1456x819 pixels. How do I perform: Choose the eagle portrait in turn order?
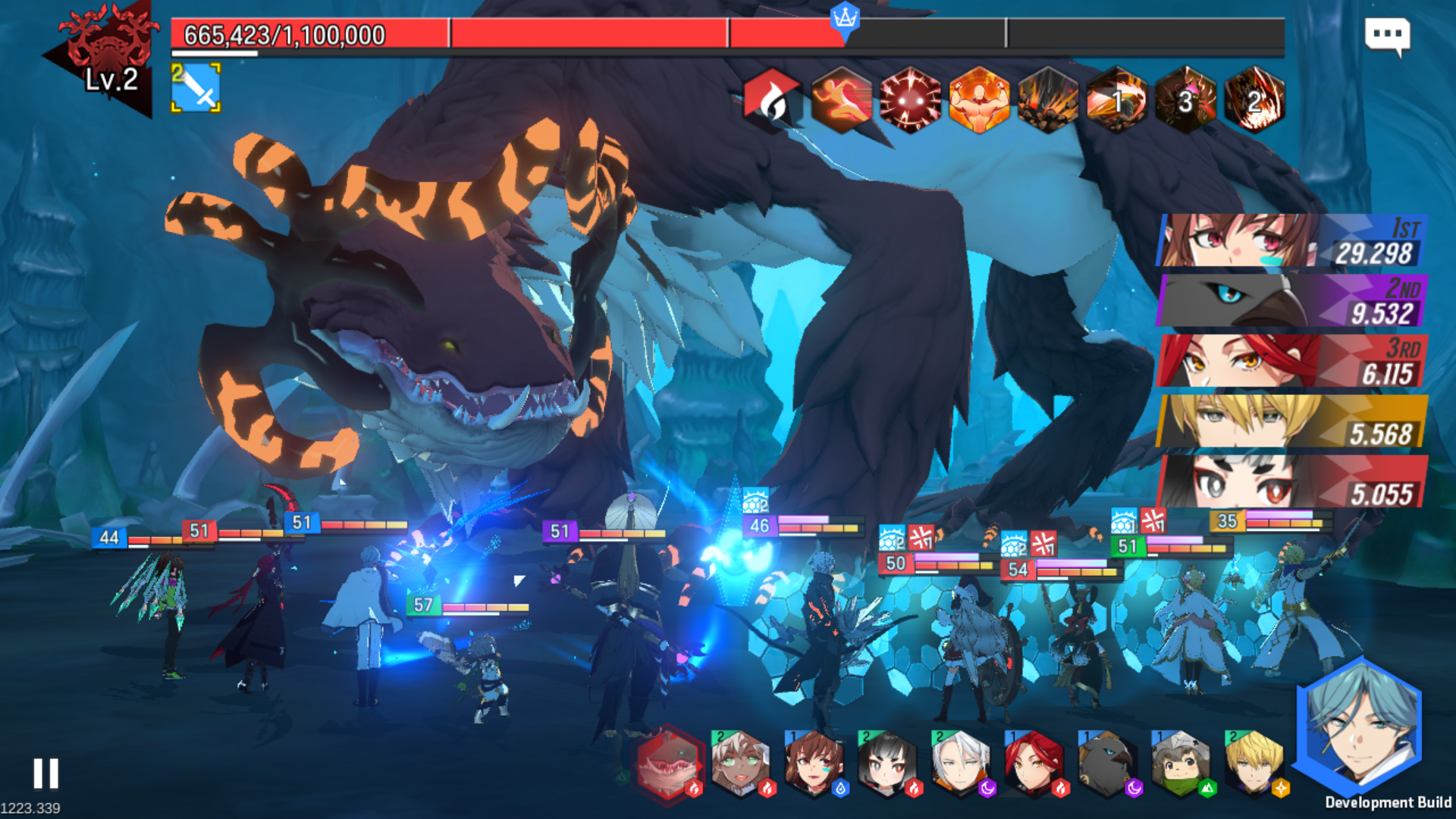[1108, 764]
